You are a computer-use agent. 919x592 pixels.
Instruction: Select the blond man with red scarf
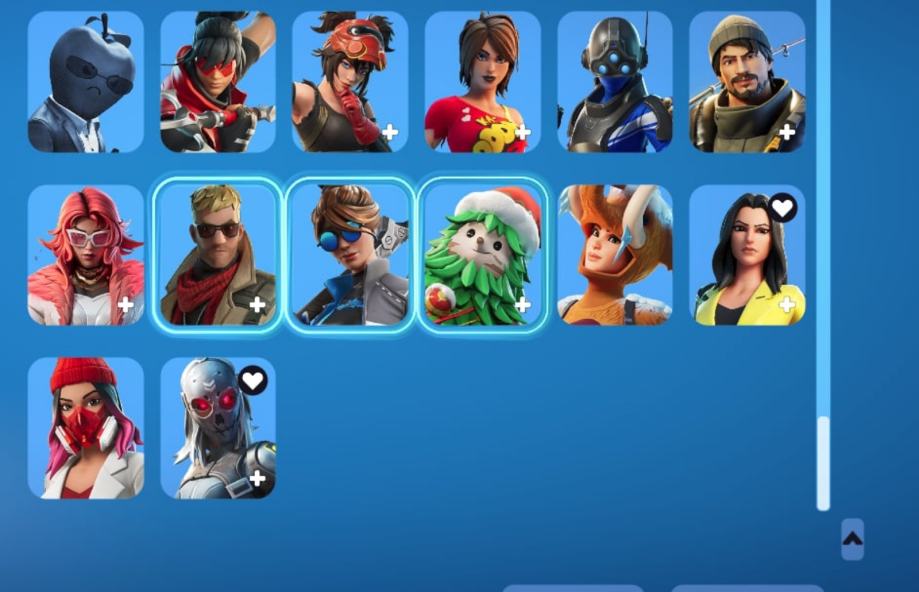[x=218, y=255]
